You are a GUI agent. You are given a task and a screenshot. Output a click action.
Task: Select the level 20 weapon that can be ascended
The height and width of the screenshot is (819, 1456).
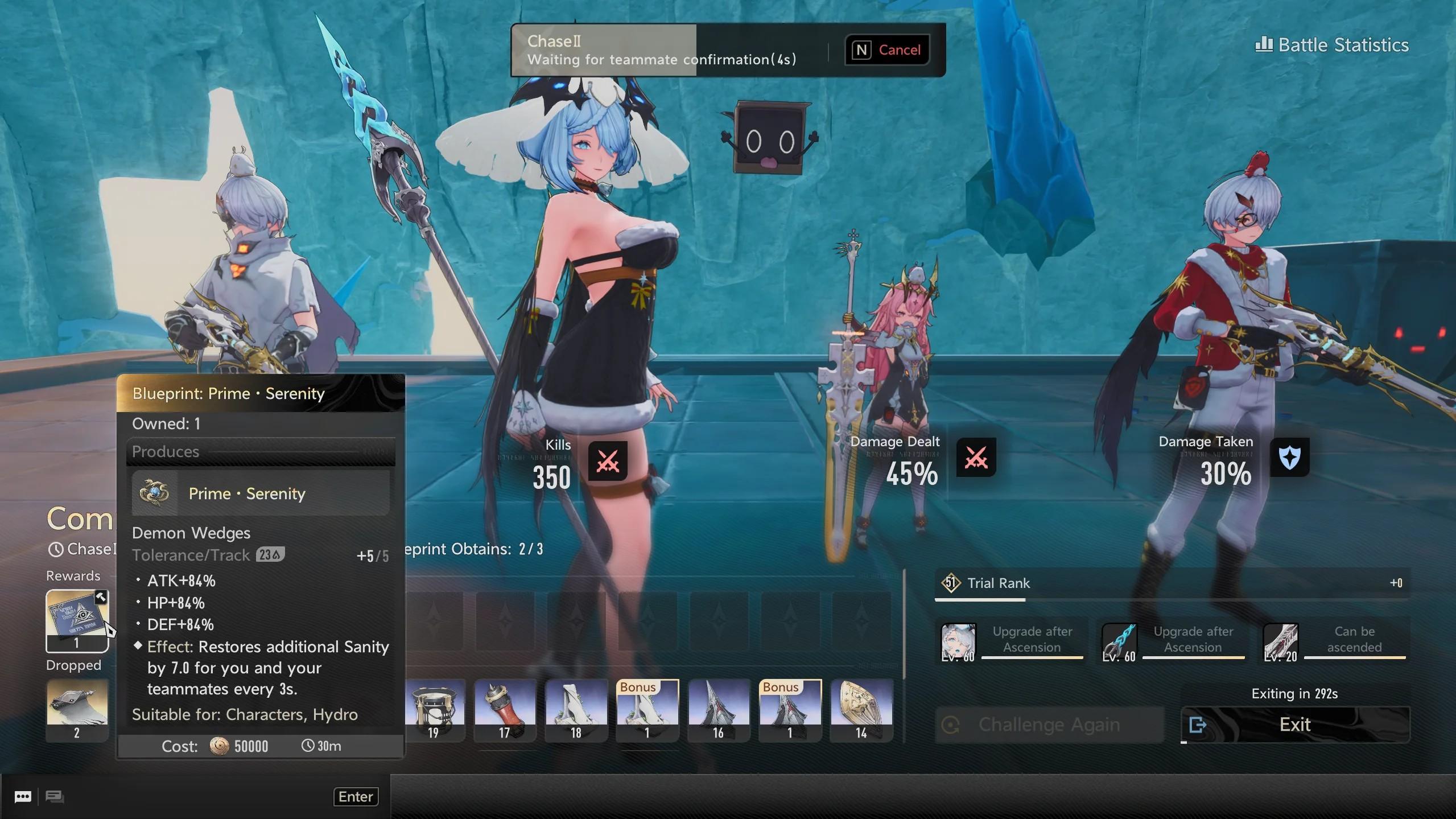[1280, 642]
